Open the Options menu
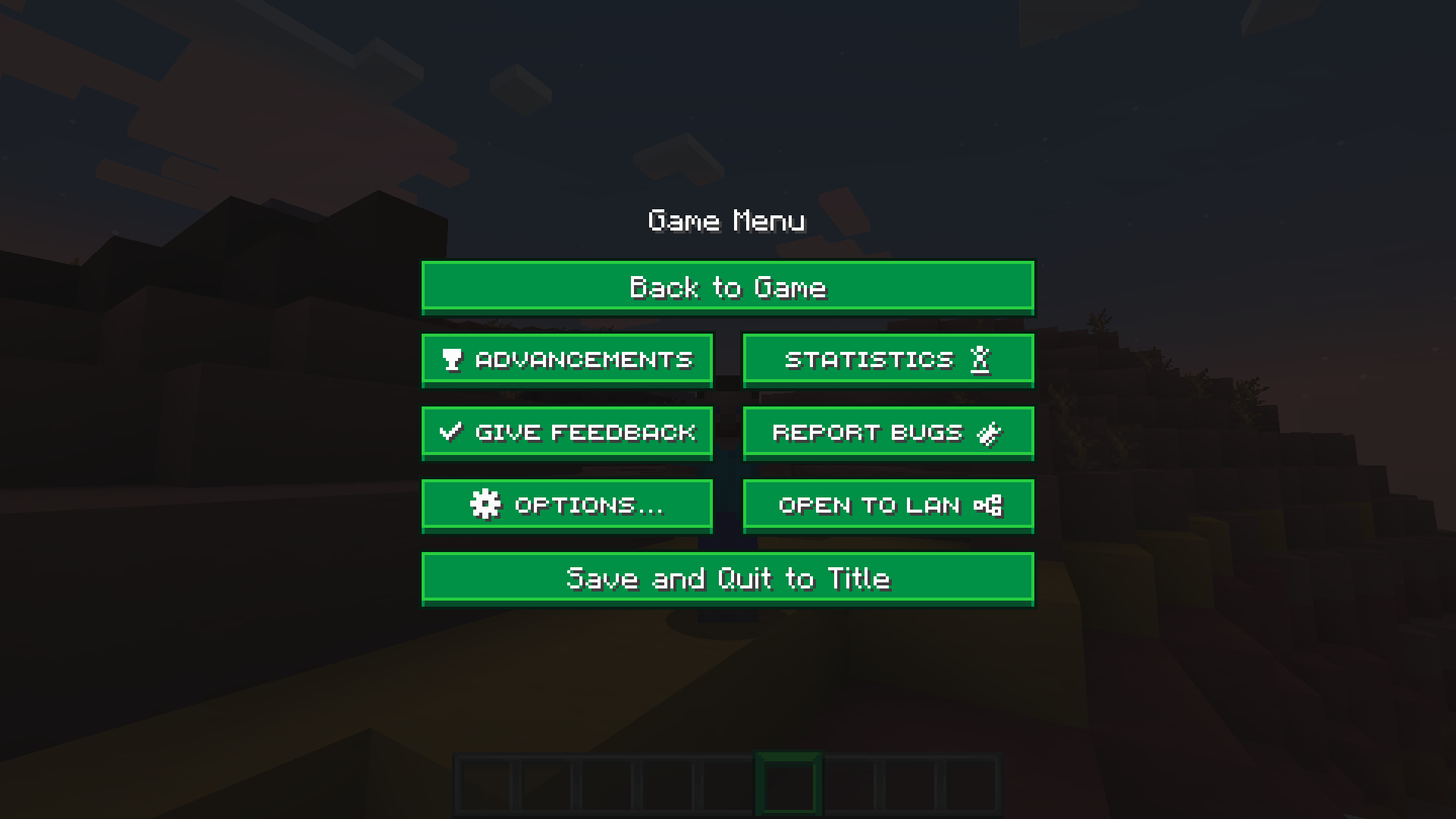 567,504
